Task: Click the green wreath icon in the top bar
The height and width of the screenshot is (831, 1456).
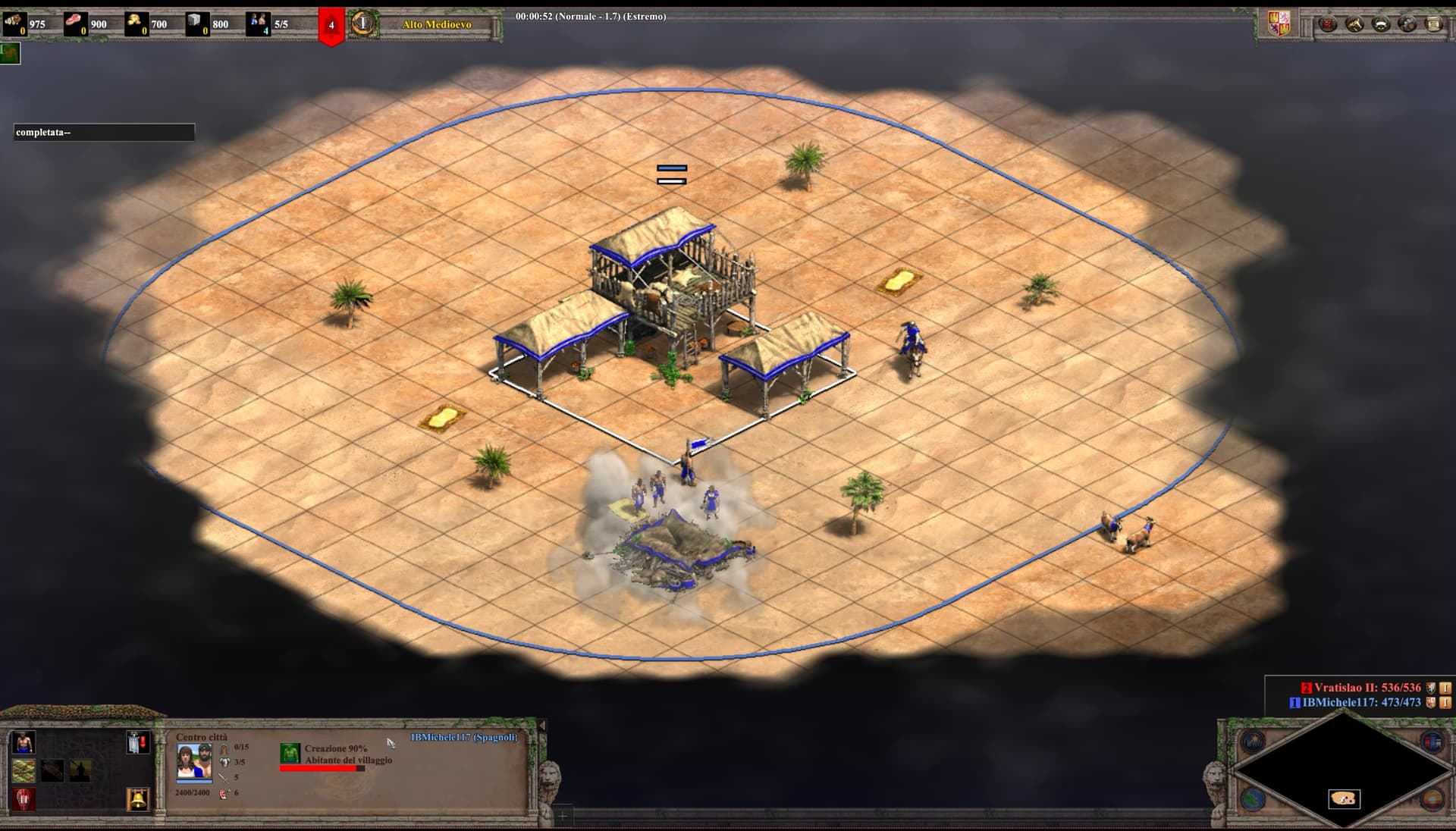Action: click(1381, 24)
